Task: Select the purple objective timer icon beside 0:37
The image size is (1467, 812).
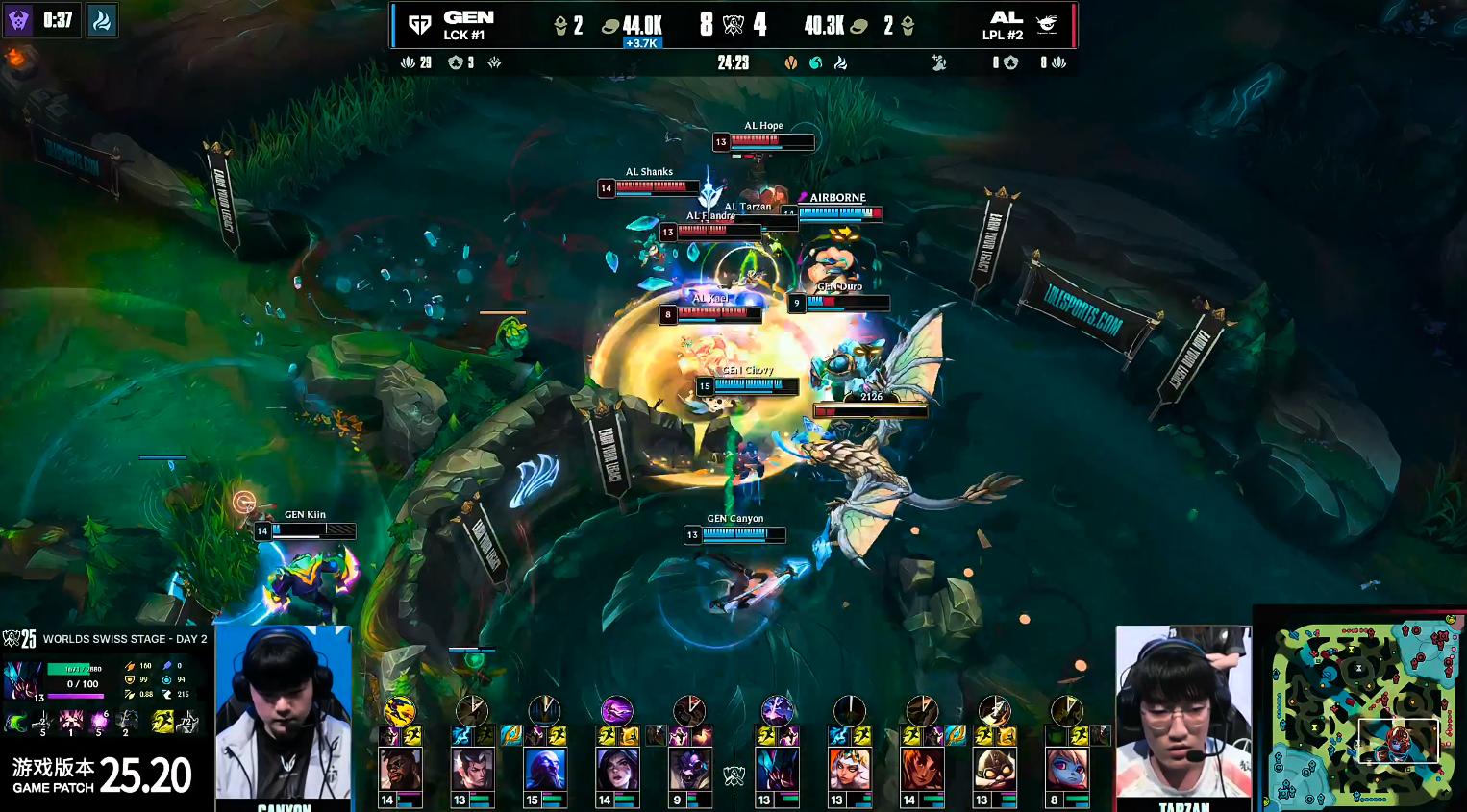Action: 19,20
